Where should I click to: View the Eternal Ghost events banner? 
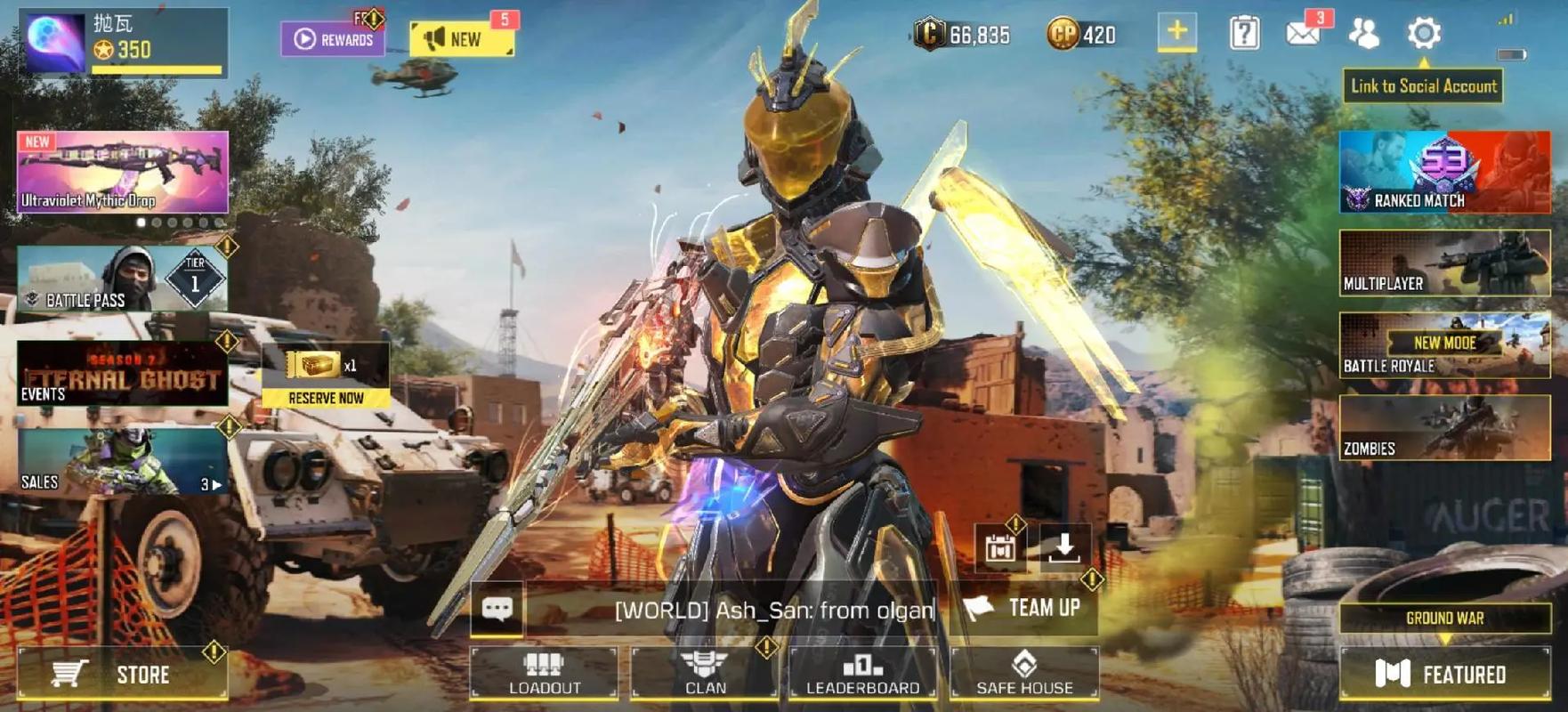(122, 374)
